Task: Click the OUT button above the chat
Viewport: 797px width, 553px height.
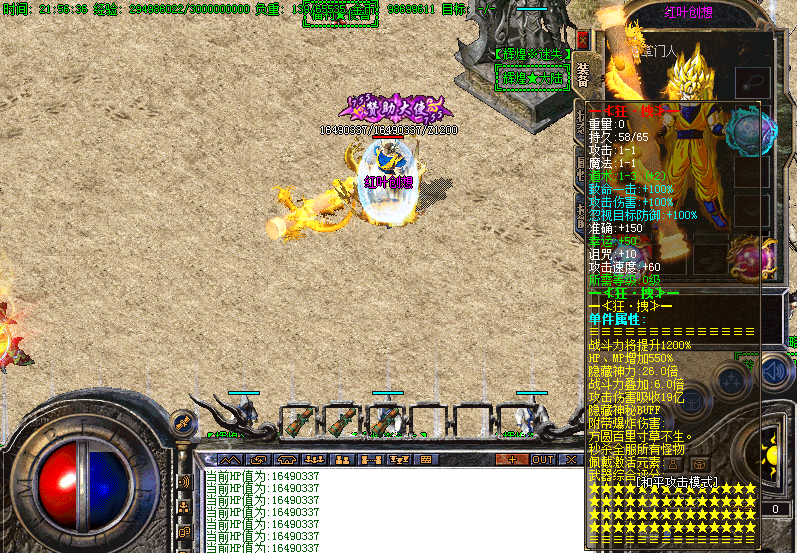Action: [x=543, y=459]
